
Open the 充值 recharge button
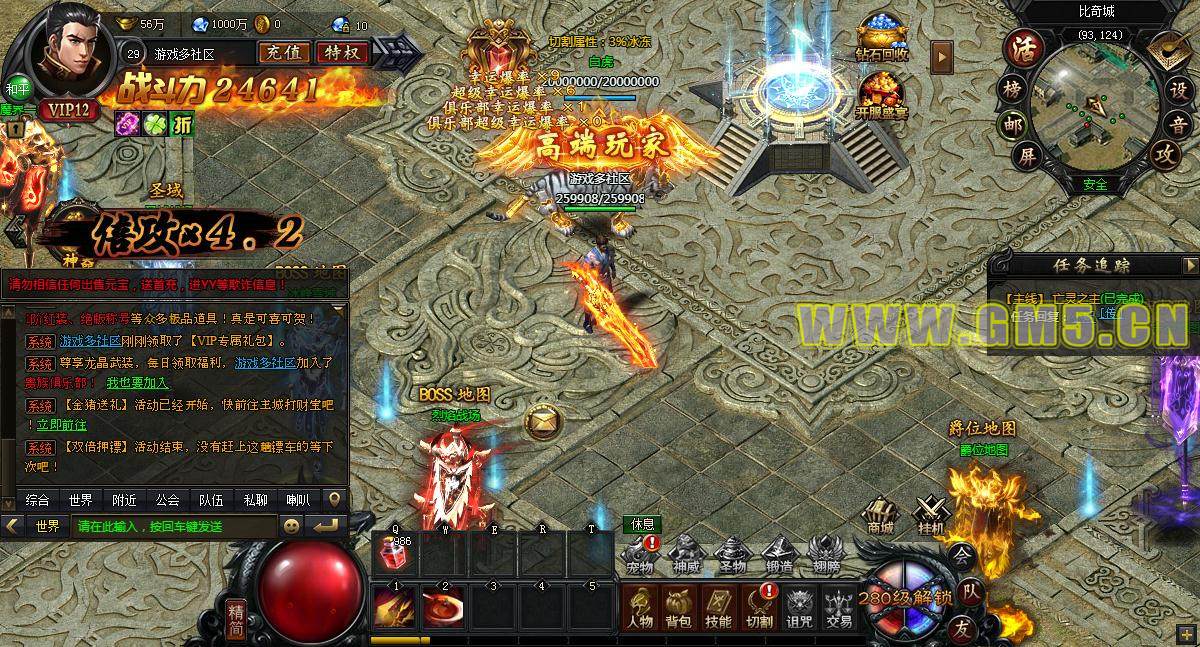[x=283, y=53]
